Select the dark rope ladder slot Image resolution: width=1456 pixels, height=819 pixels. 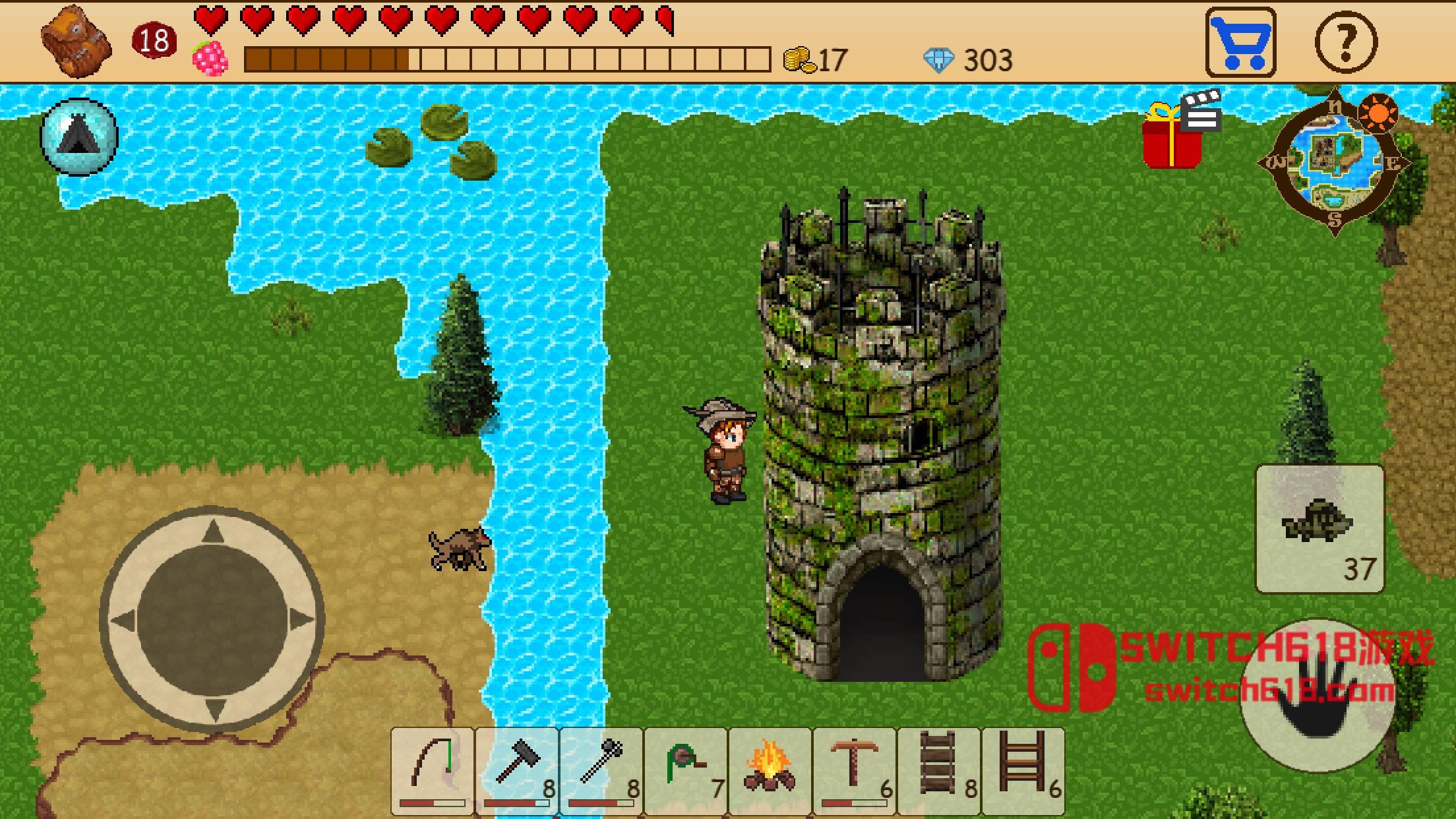pos(939,769)
